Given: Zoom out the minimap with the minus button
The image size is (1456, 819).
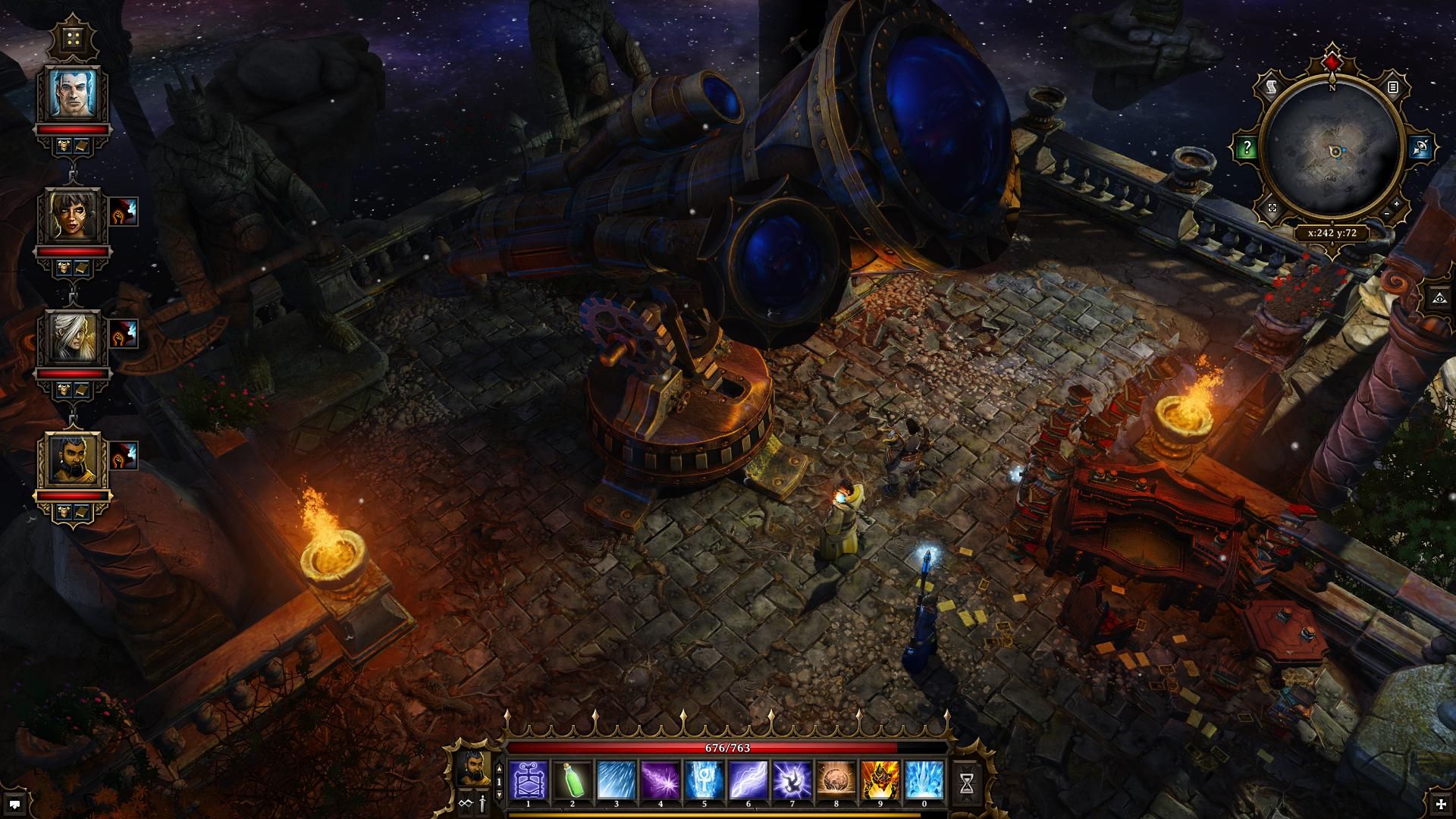Looking at the screenshot, I should 1386,215.
